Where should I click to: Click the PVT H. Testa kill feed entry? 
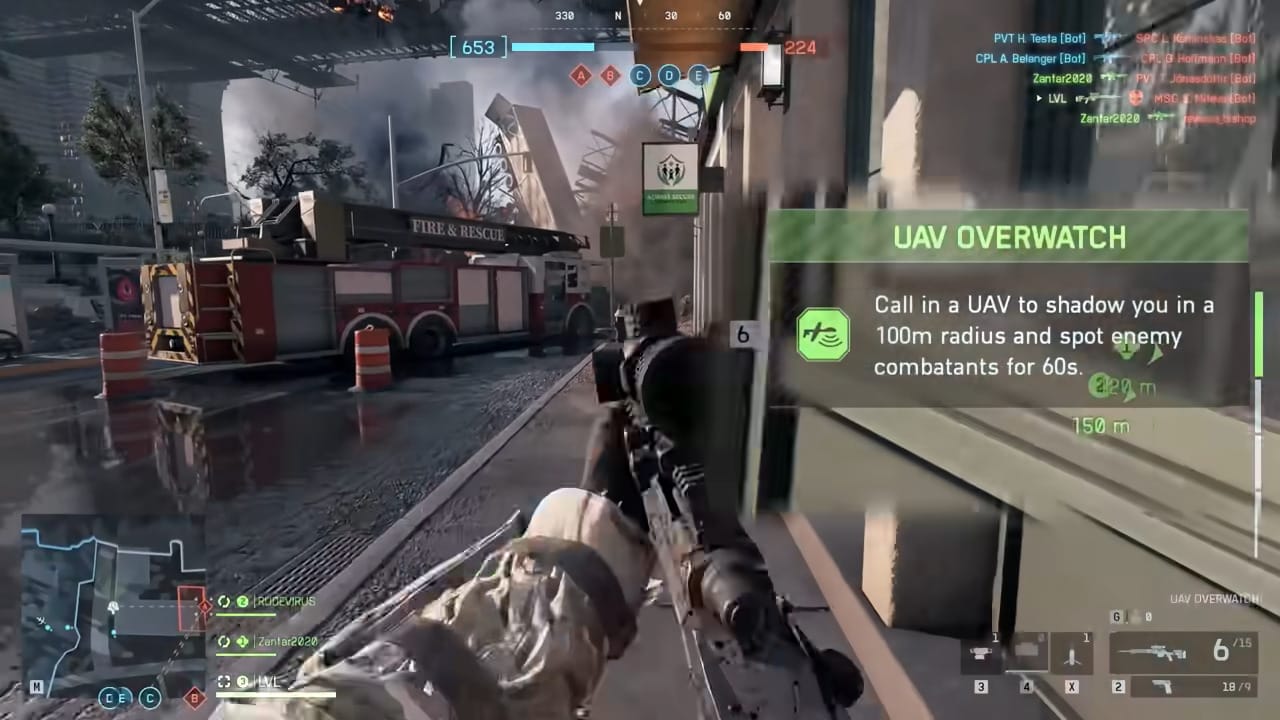pos(1039,39)
